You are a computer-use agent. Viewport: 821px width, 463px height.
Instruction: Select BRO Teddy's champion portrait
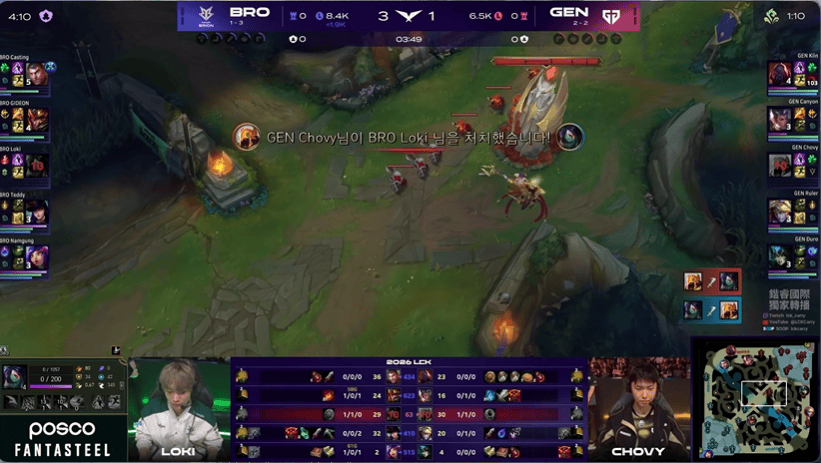pyautogui.click(x=37, y=212)
